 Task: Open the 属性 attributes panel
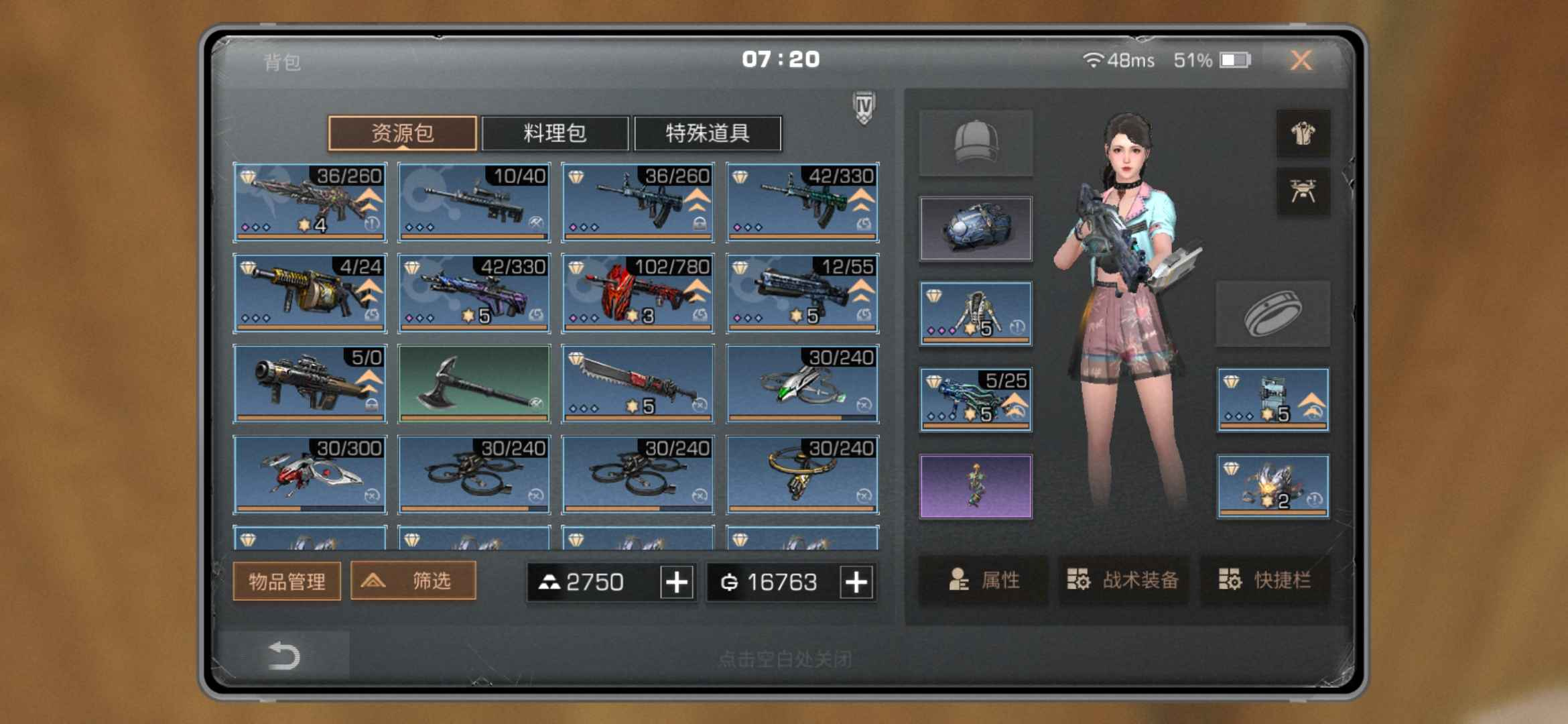(984, 580)
